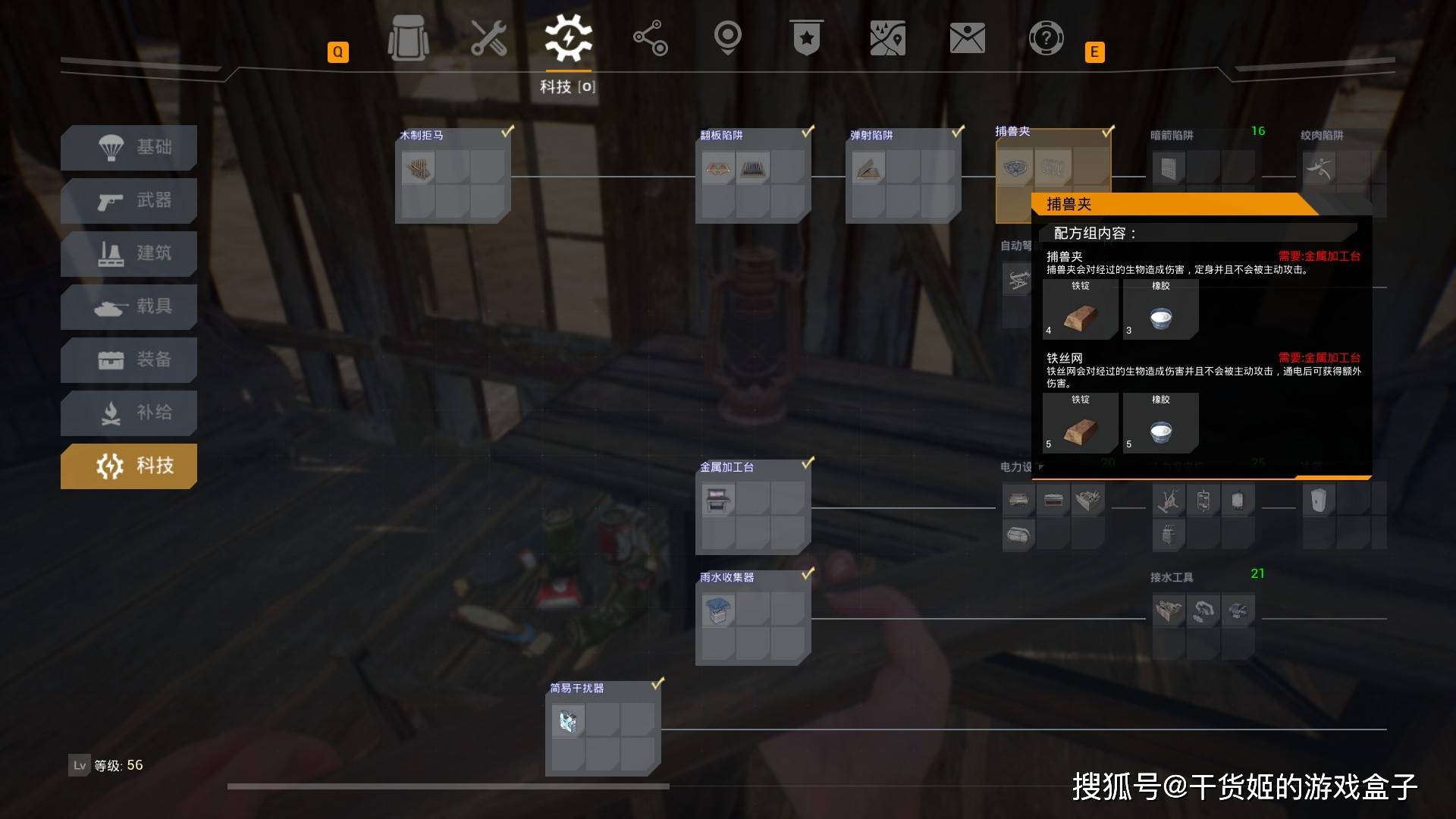Open the 简易干扰器 tech node
This screenshot has height=819, width=1456.
603,730
